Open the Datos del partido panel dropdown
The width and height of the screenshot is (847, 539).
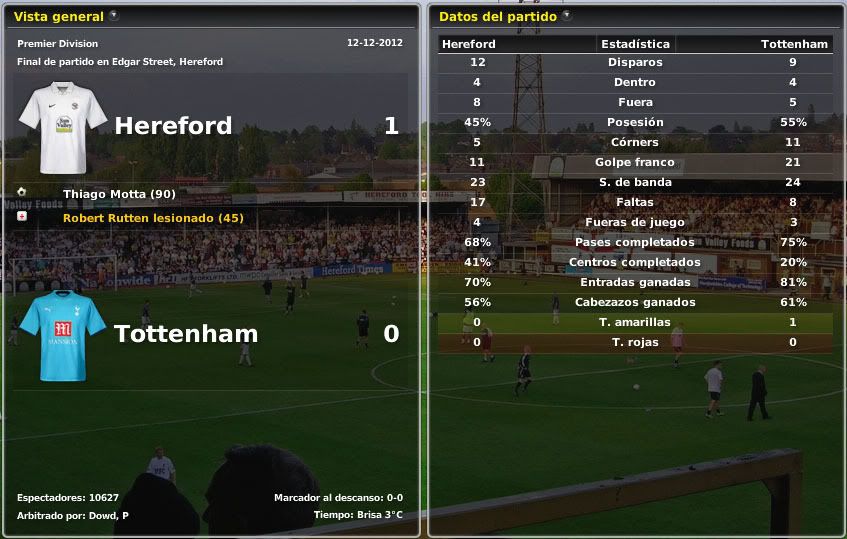pyautogui.click(x=567, y=16)
